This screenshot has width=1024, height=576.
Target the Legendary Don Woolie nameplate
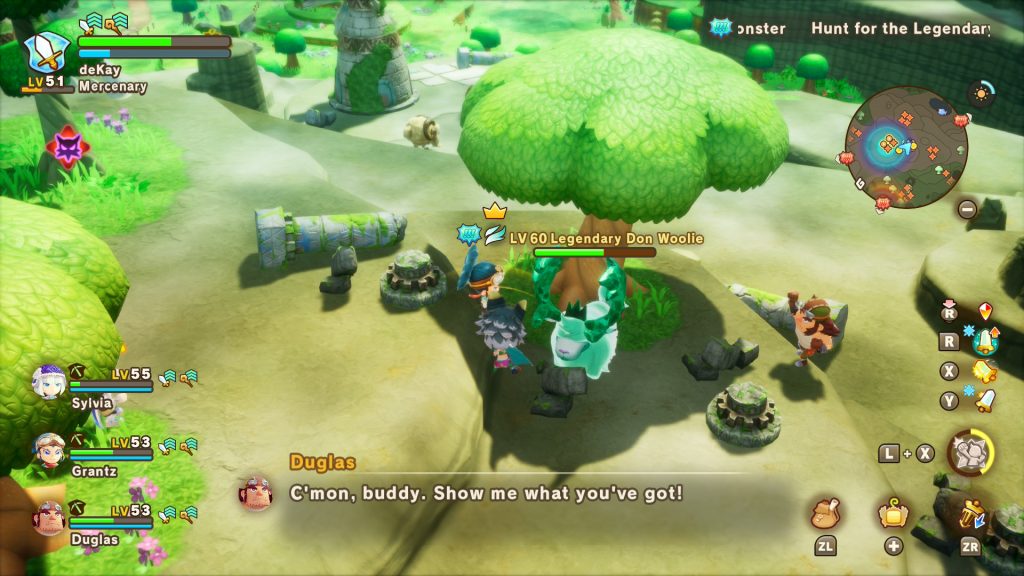click(605, 238)
